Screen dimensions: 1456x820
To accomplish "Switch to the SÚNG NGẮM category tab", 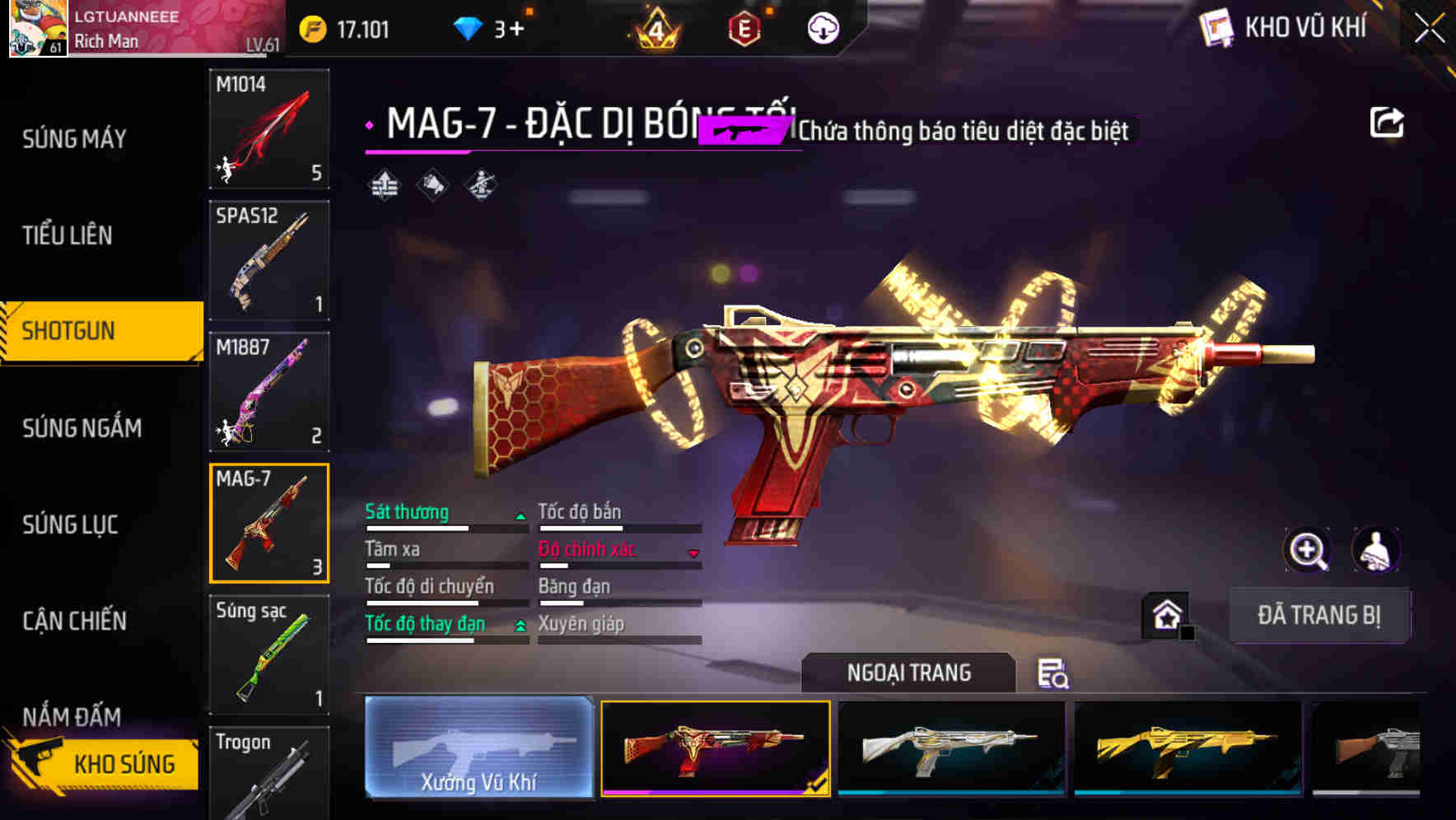I will [82, 428].
